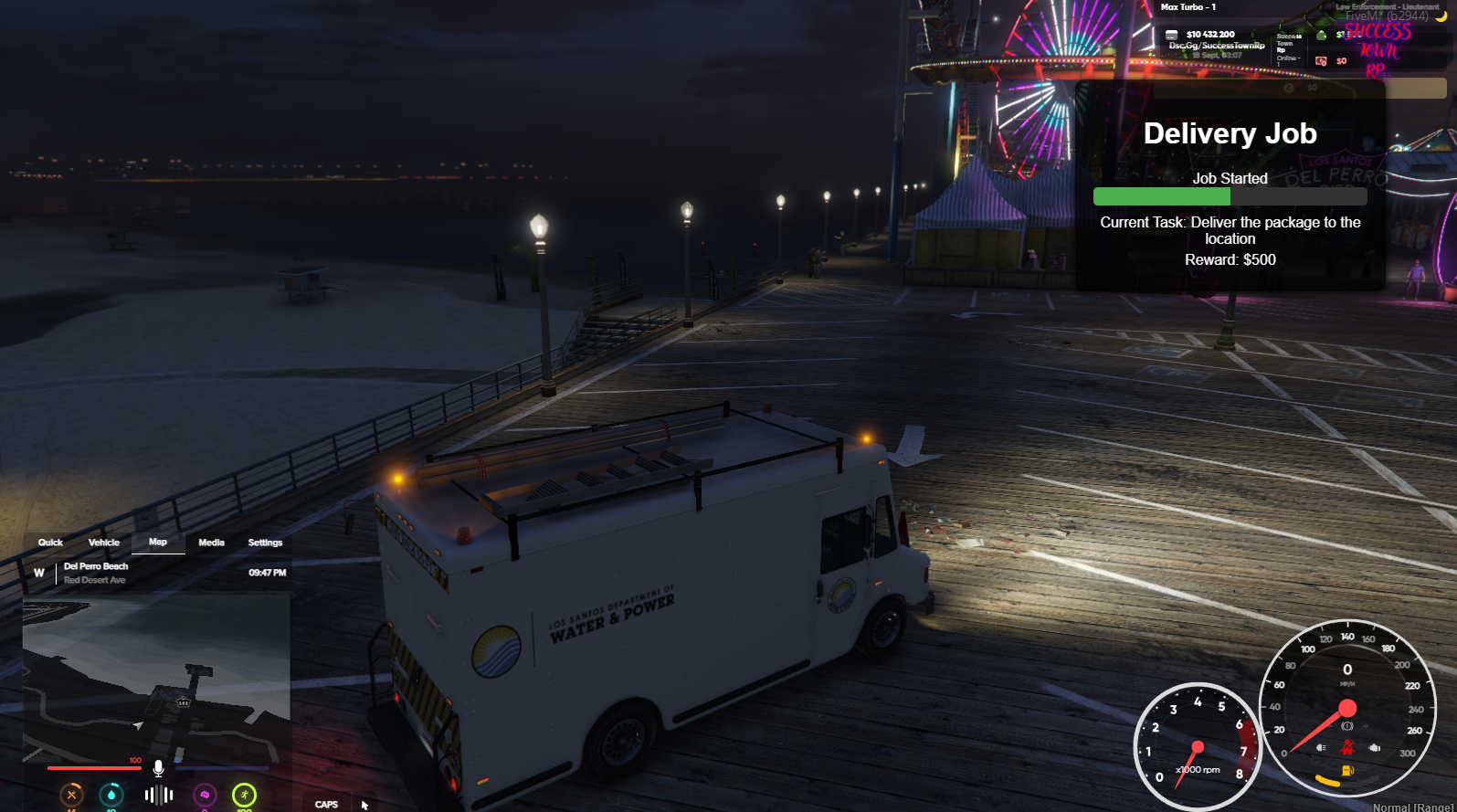Viewport: 1457px width, 812px height.
Task: Click the pink brain stress icon
Action: click(x=205, y=795)
